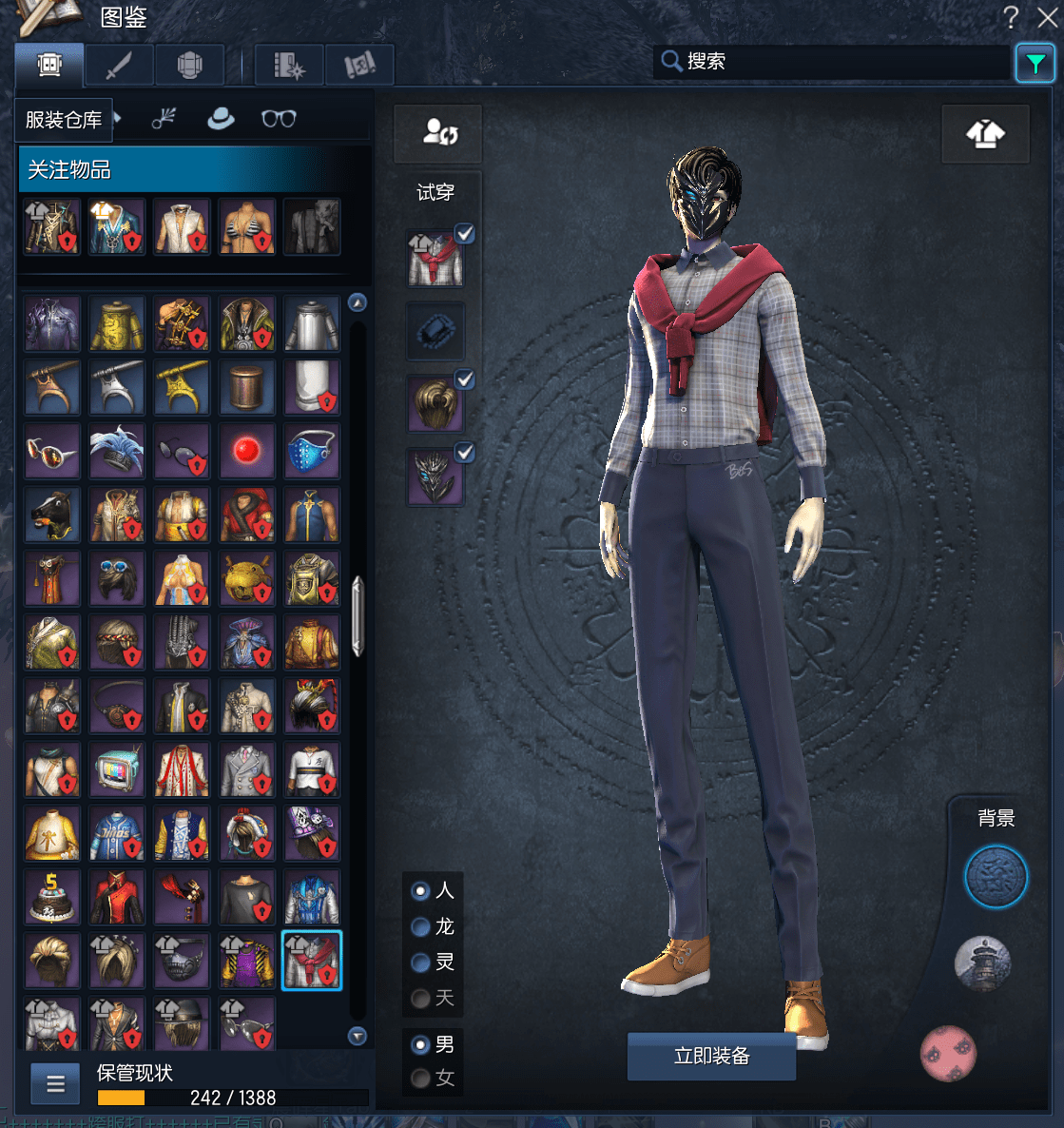Select the retro television head item
Image resolution: width=1064 pixels, height=1128 pixels.
[x=117, y=768]
